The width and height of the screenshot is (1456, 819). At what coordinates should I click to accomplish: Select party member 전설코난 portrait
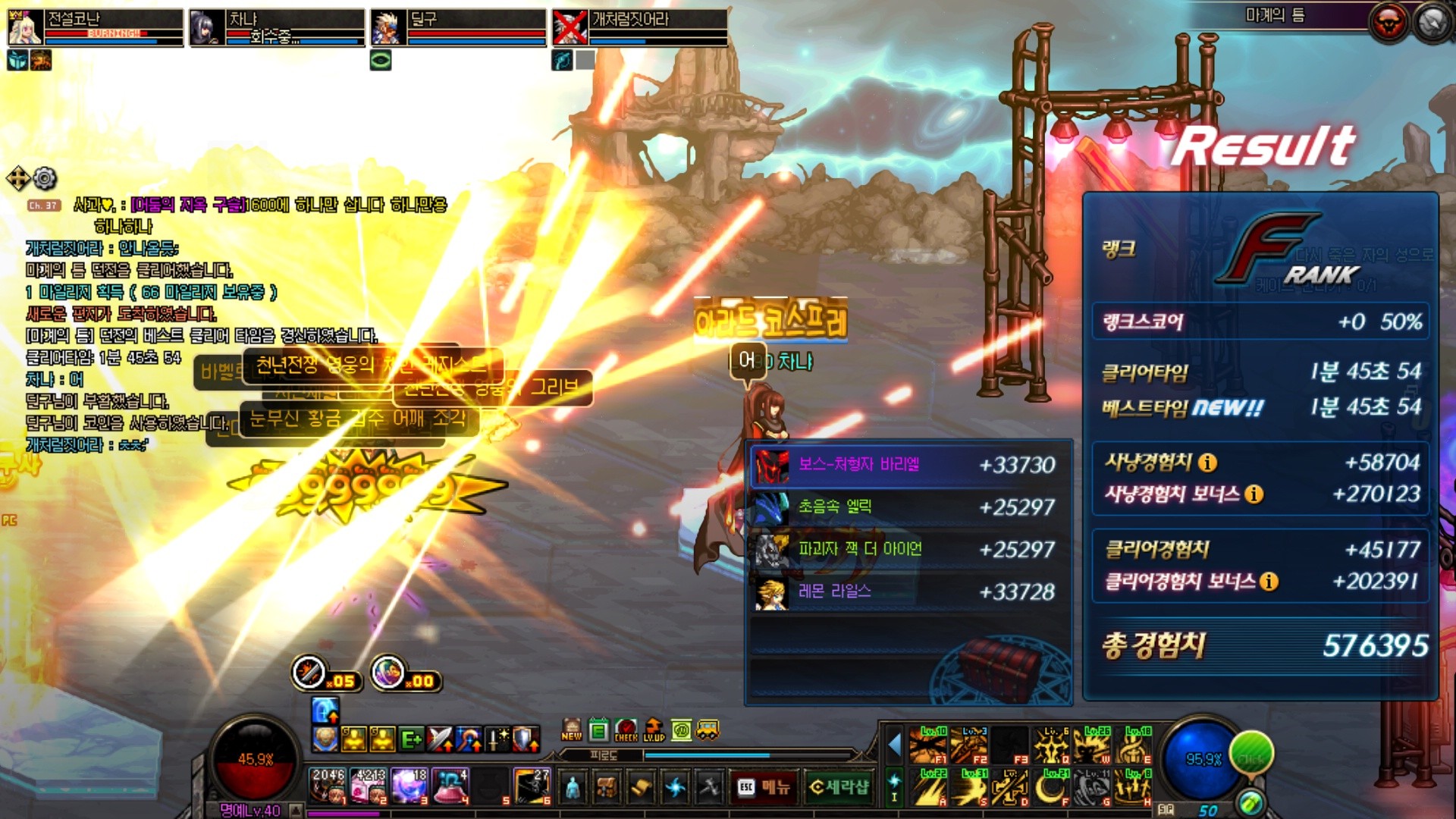click(x=24, y=28)
